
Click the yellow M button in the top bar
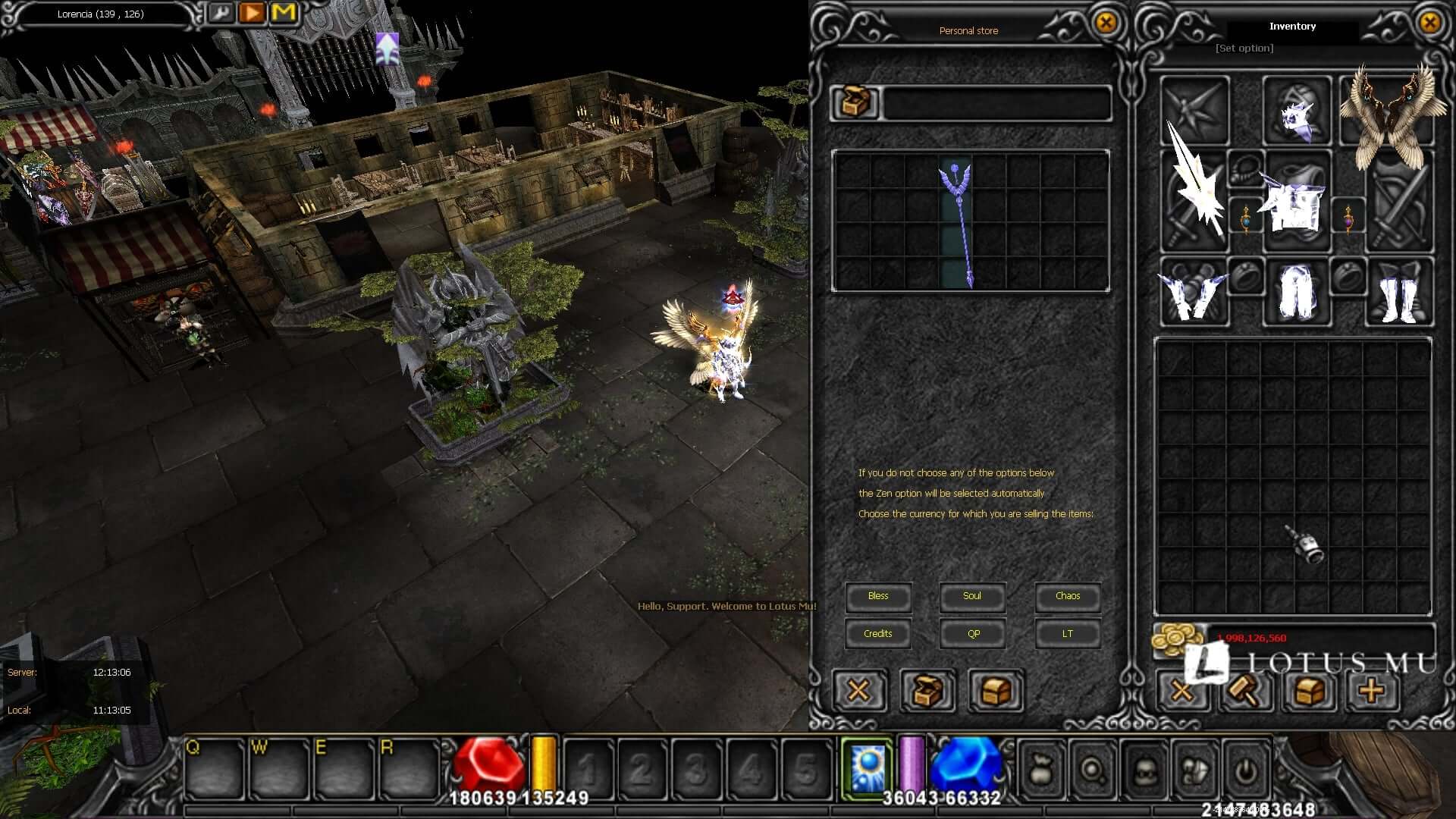[x=284, y=13]
